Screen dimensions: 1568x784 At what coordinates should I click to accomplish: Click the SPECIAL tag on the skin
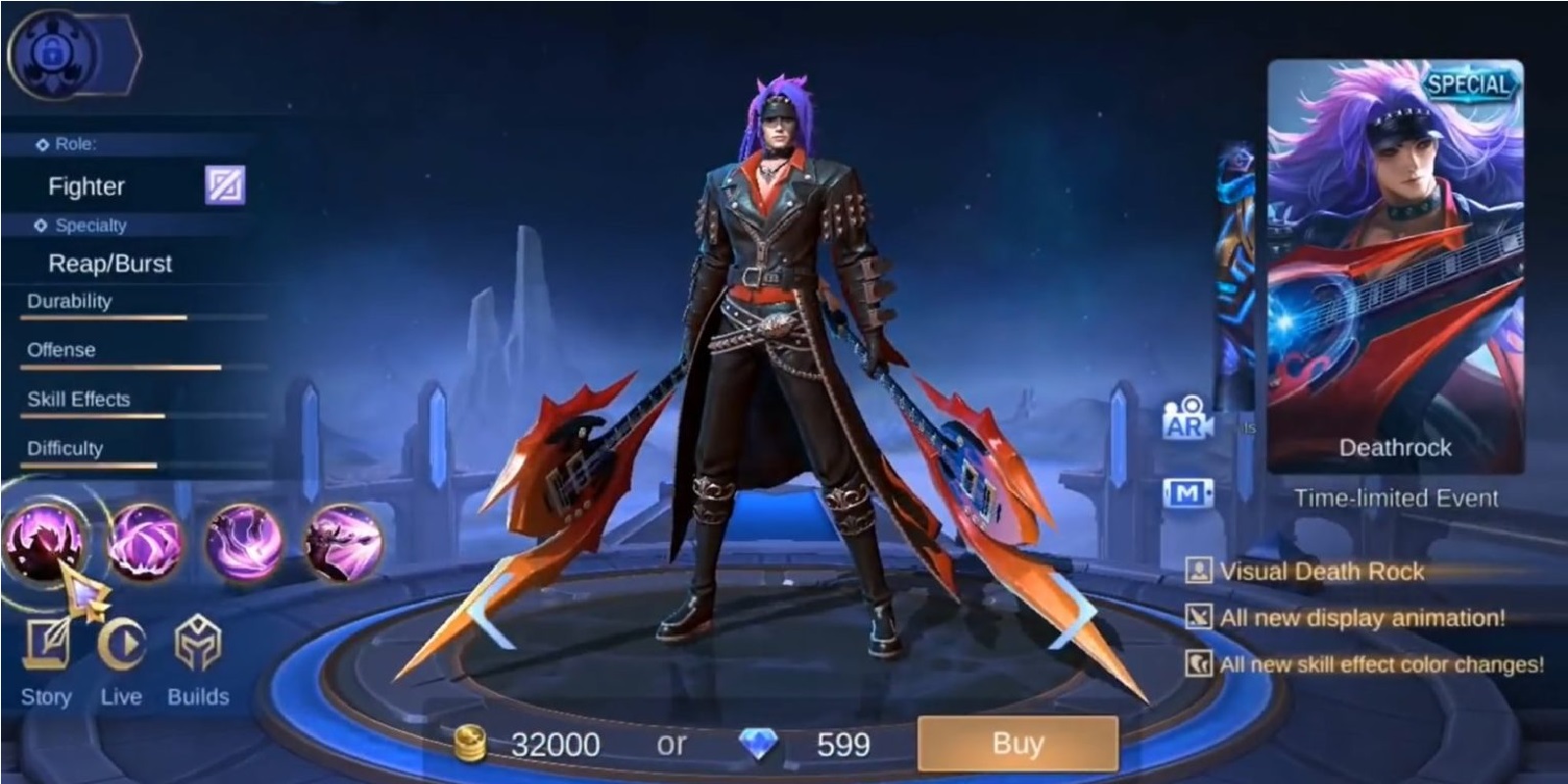point(1470,84)
